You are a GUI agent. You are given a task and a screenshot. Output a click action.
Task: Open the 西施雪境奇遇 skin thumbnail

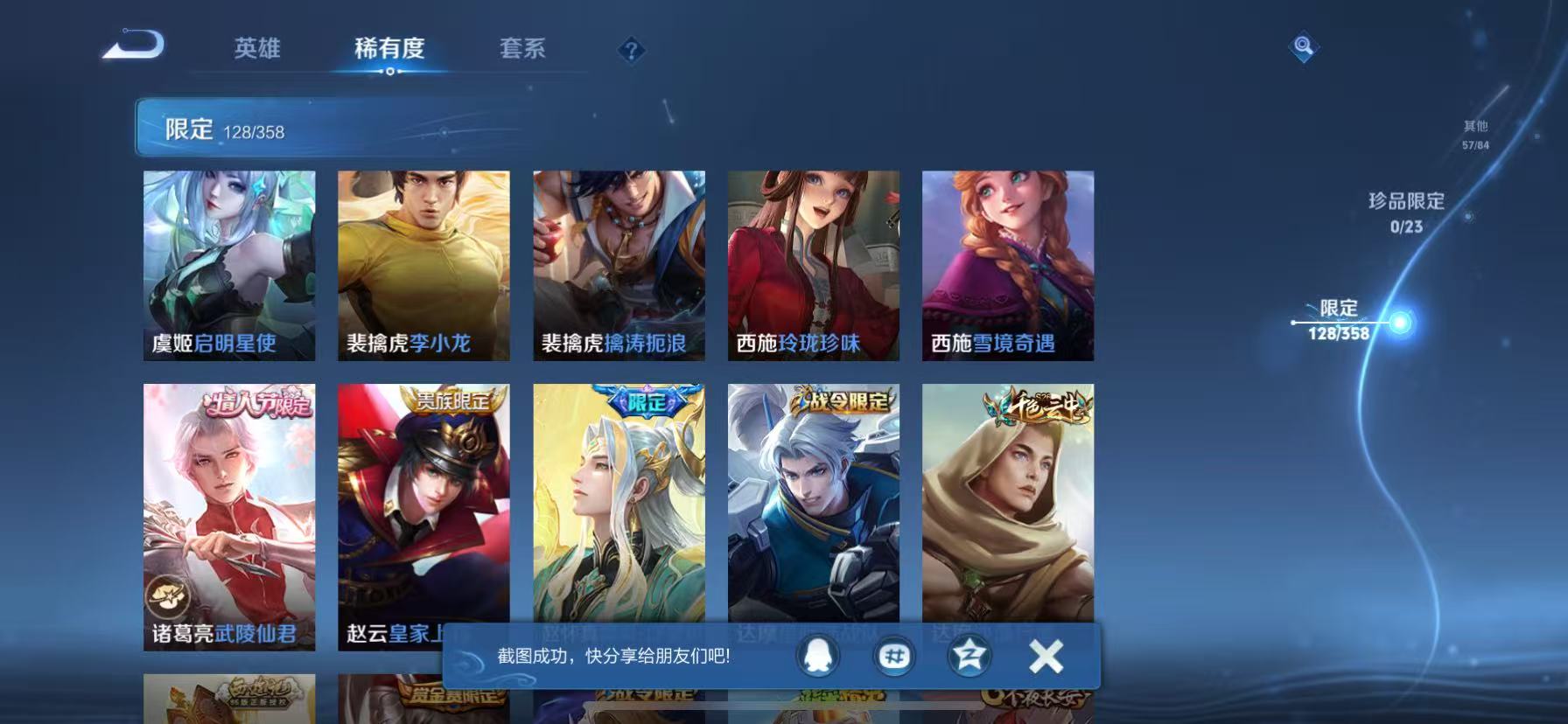click(x=1008, y=262)
